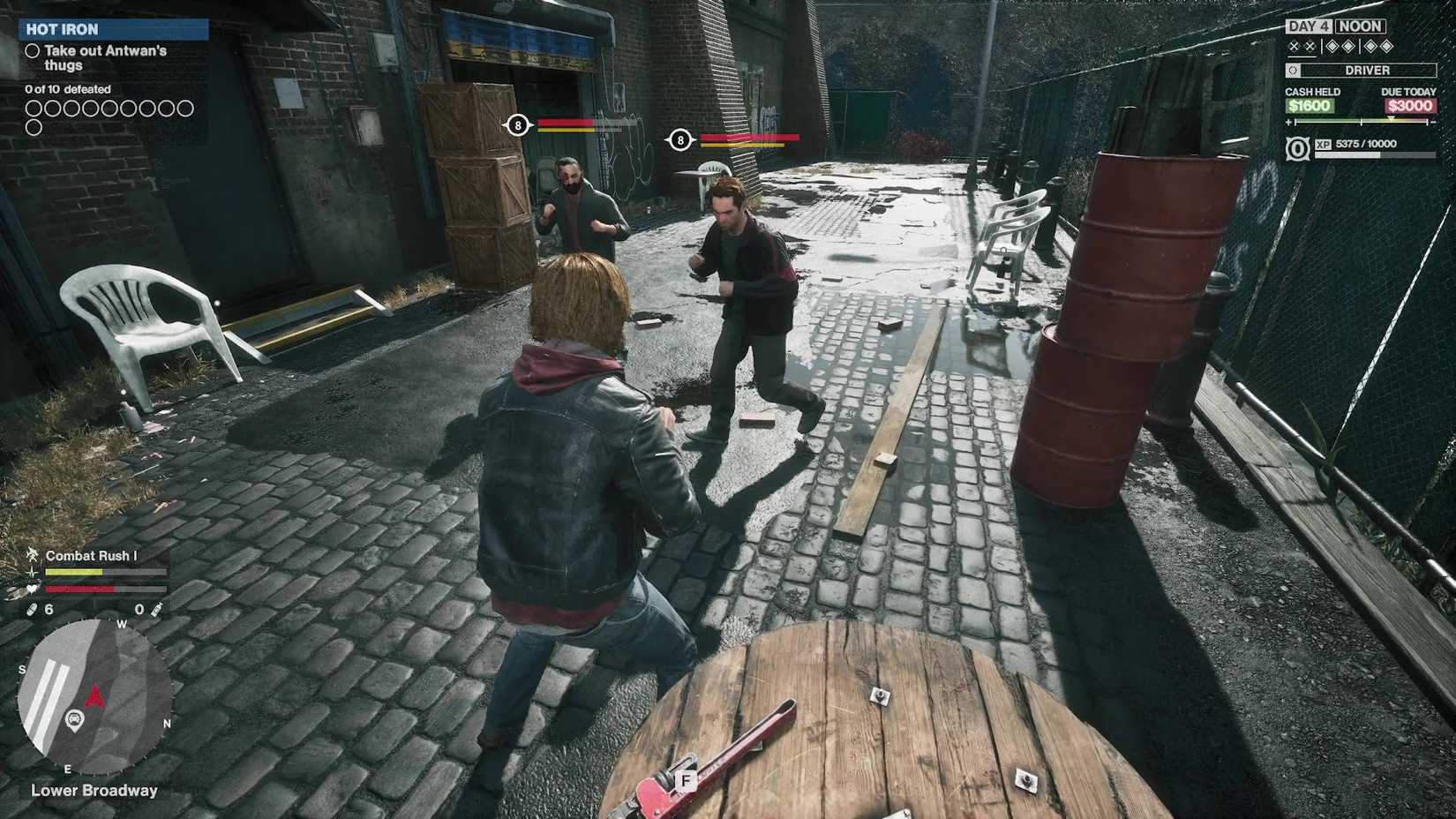Viewport: 1456px width, 819px height.
Task: Select the NOON time-of-day label
Action: point(1359,26)
